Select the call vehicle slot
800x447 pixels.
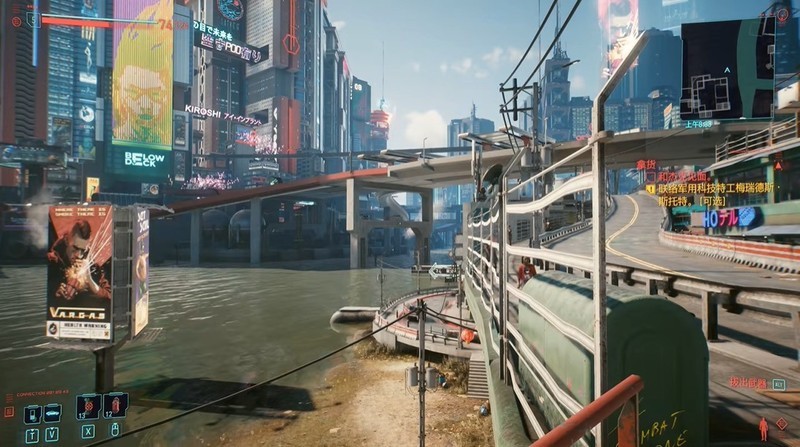coord(52,412)
